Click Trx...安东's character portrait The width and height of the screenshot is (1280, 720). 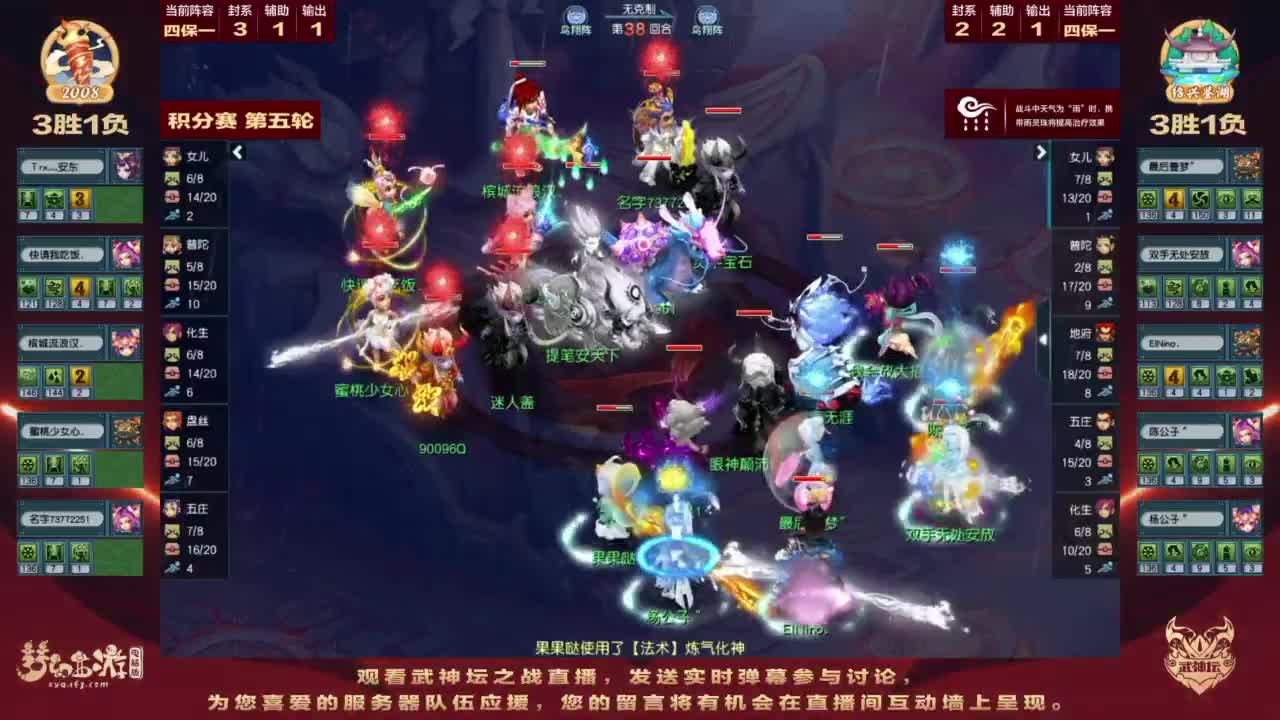(x=126, y=164)
